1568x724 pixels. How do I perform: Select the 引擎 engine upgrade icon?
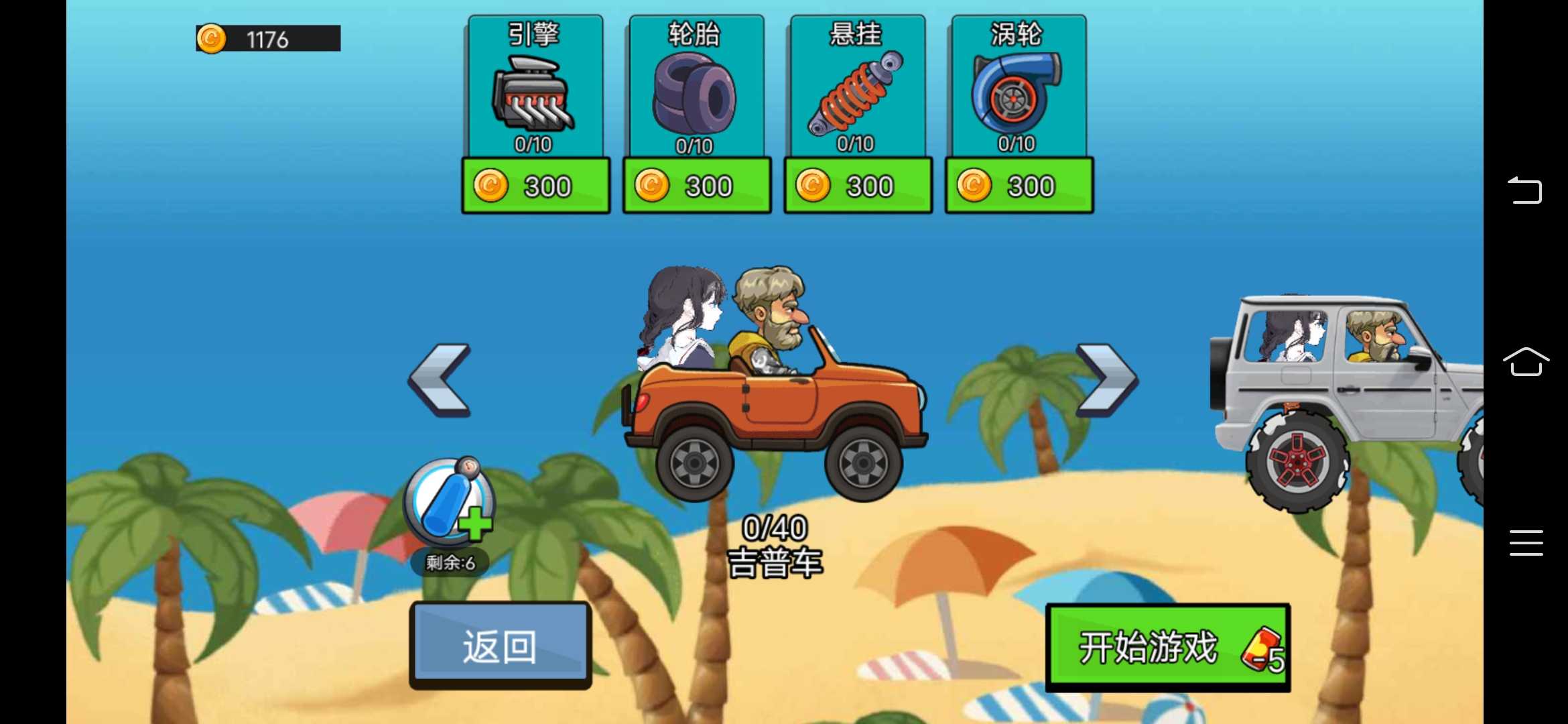(534, 94)
